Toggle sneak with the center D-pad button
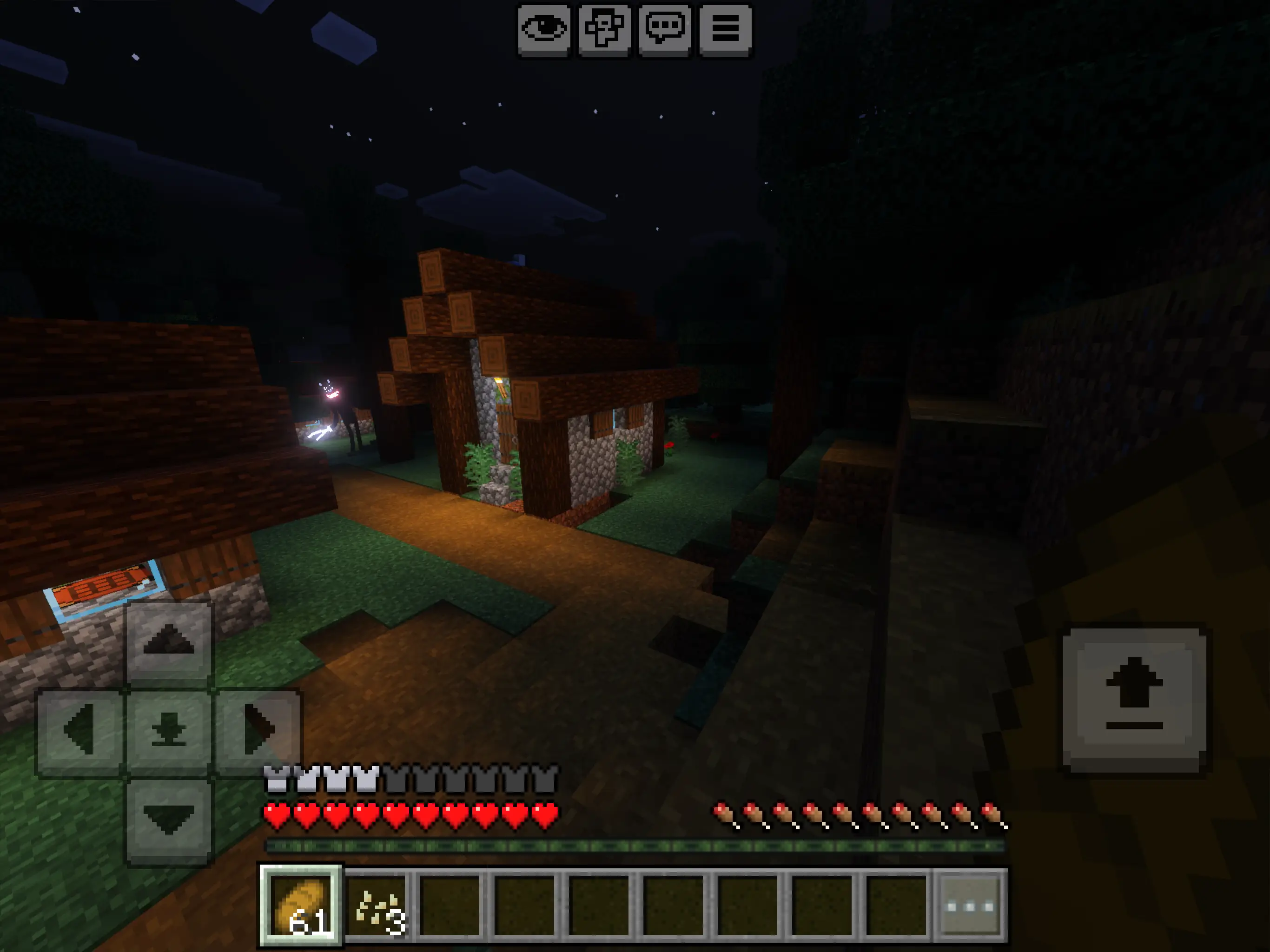This screenshot has height=952, width=1270. coord(168,730)
